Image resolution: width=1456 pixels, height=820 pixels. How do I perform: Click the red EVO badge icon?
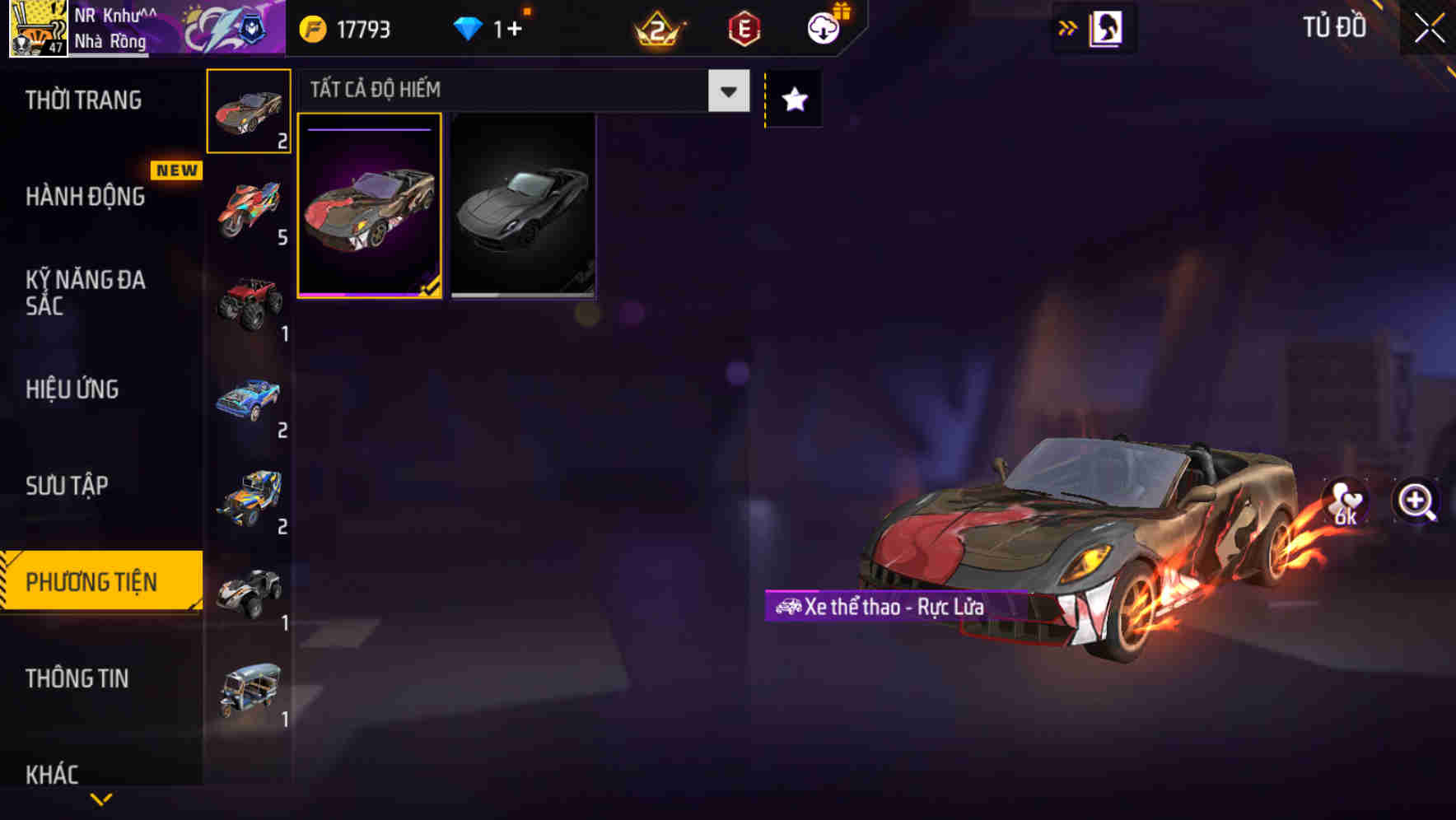[741, 28]
